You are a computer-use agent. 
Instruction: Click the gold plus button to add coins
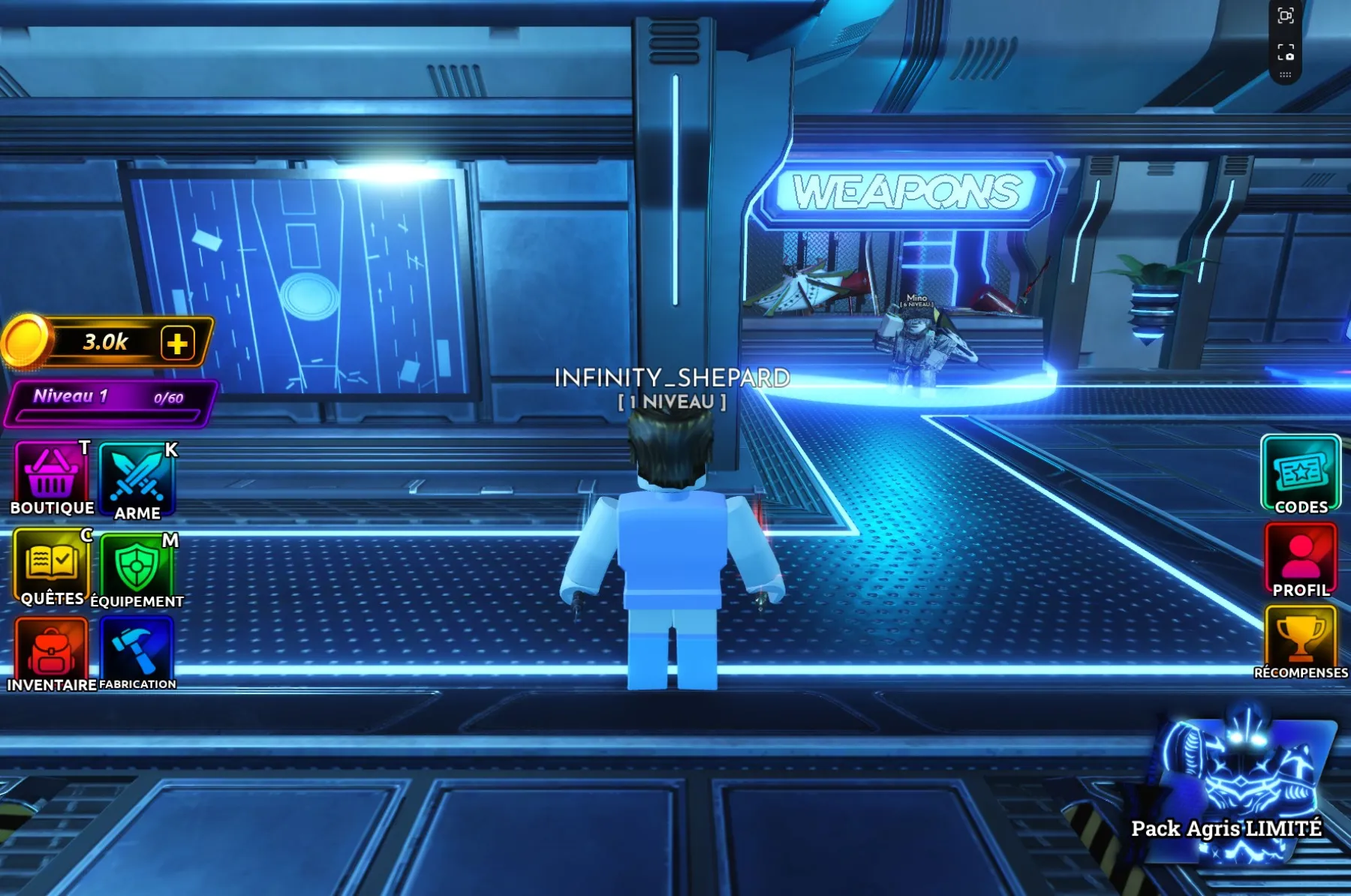[178, 344]
